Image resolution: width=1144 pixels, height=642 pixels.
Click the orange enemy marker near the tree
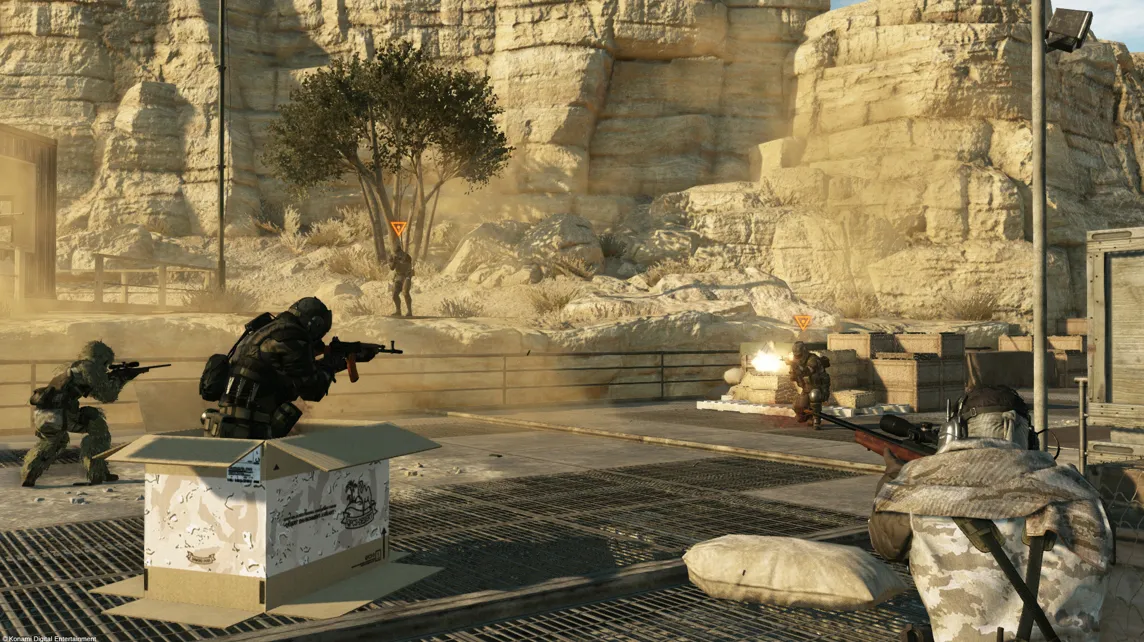tap(399, 229)
